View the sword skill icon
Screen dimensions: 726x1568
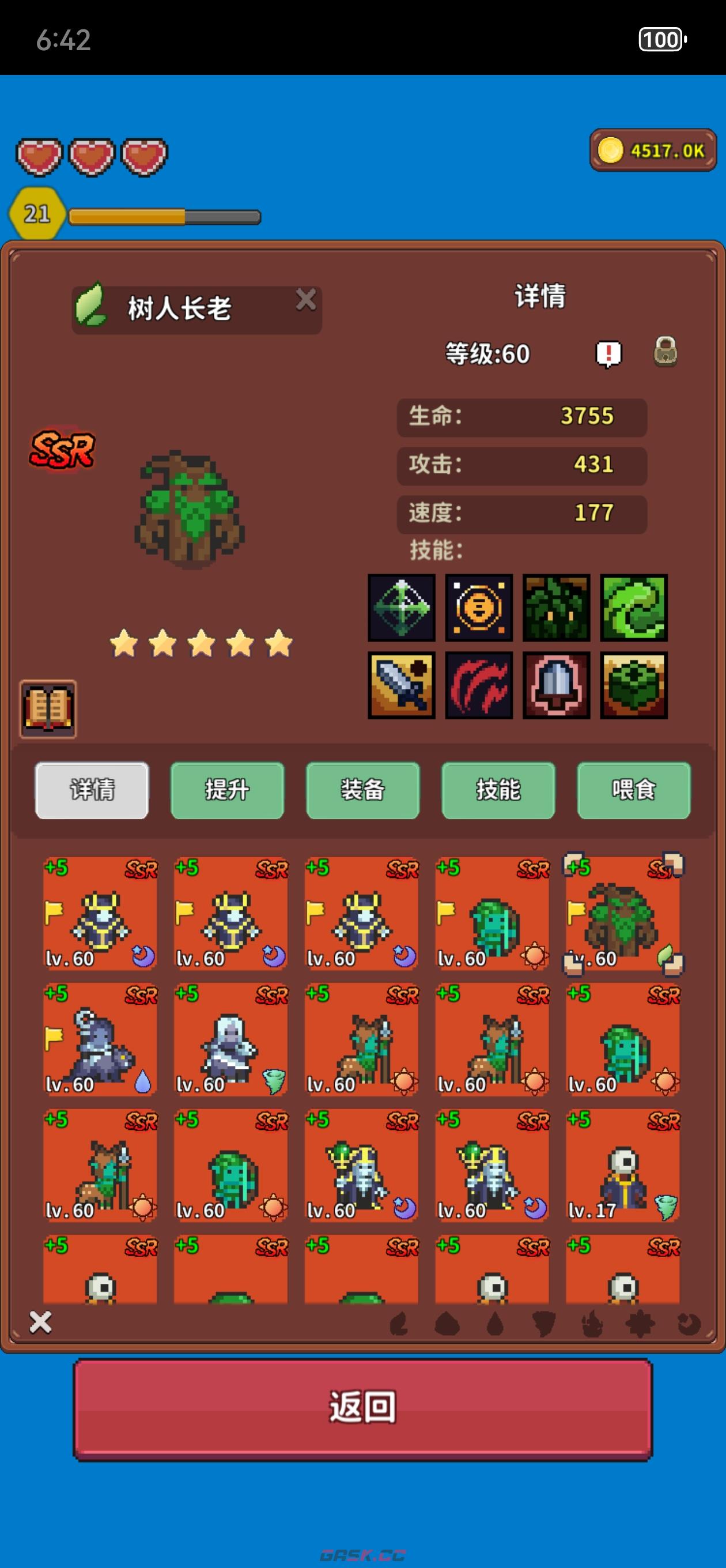[402, 685]
